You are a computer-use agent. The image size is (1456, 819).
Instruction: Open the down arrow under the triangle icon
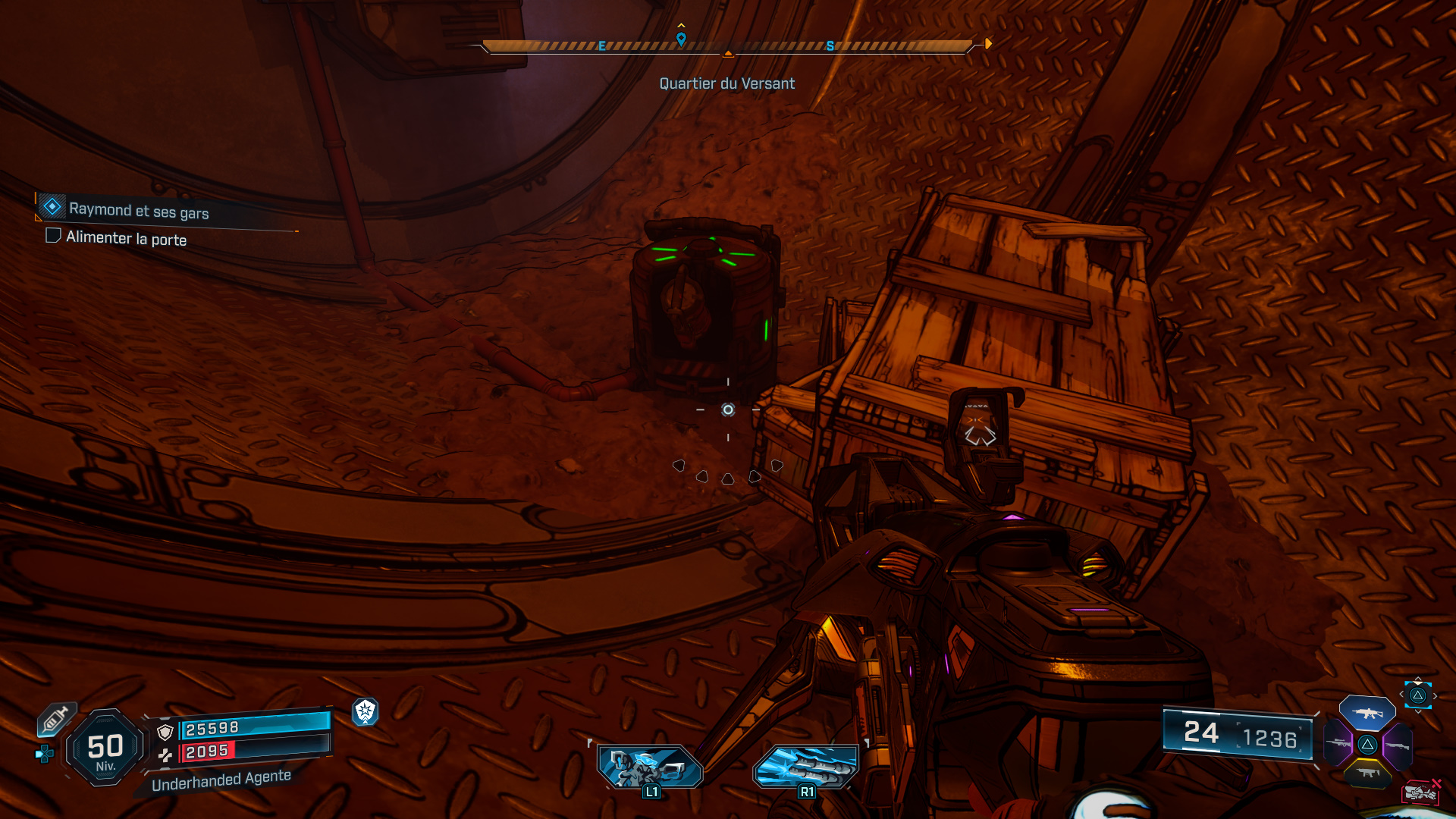tap(1418, 712)
